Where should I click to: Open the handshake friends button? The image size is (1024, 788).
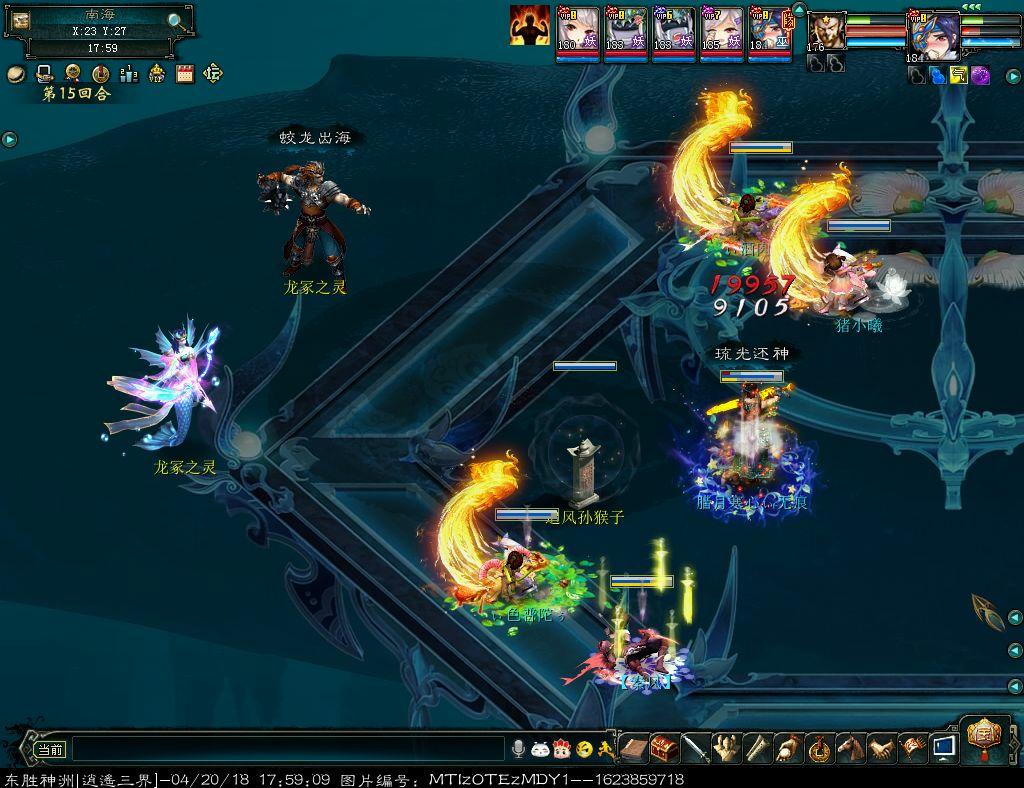[x=881, y=747]
